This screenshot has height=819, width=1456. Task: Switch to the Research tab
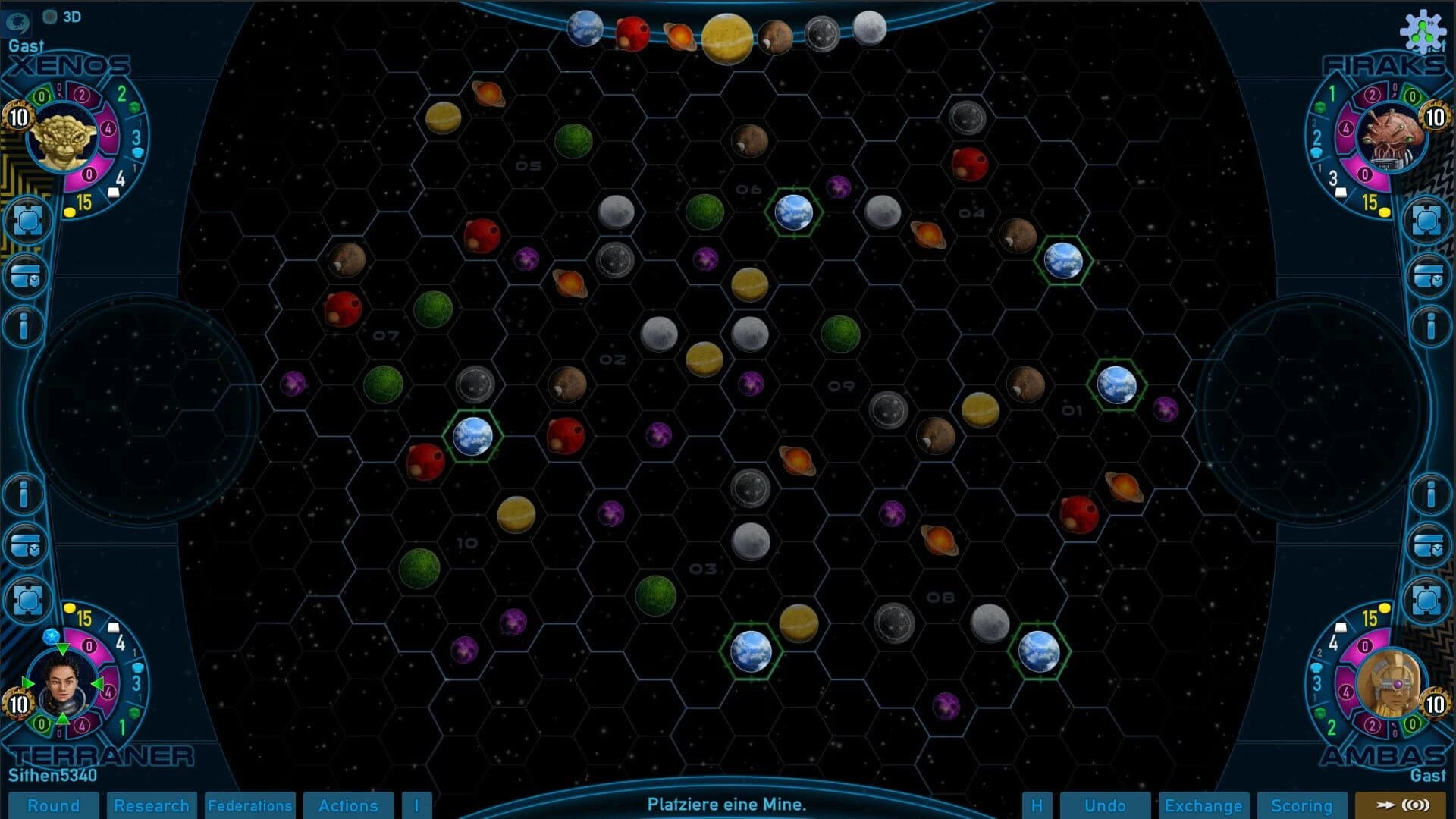(152, 806)
